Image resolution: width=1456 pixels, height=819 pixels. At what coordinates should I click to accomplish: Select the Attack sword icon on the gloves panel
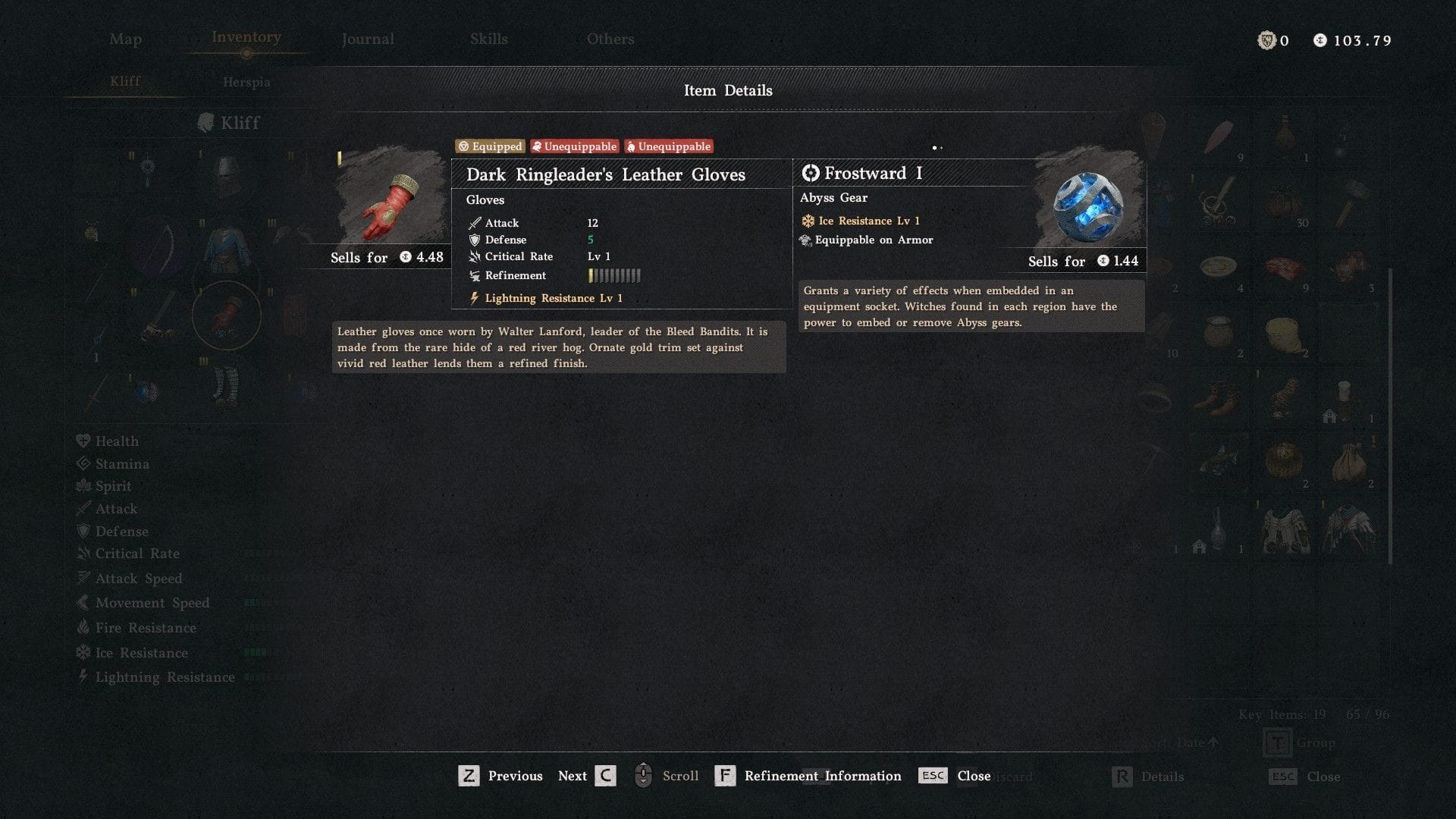click(x=474, y=222)
